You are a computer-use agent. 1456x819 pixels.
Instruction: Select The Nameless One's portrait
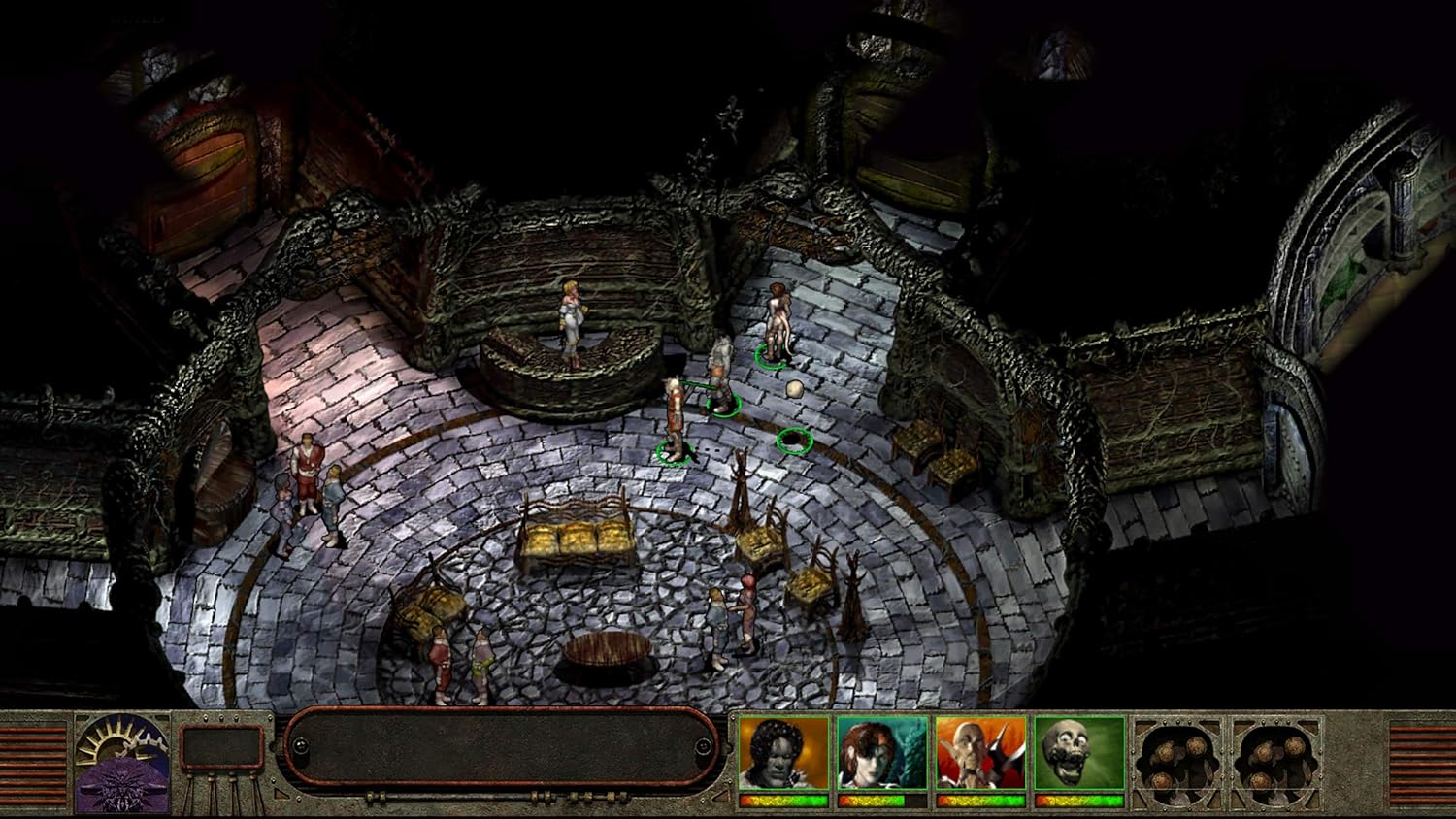coord(783,754)
